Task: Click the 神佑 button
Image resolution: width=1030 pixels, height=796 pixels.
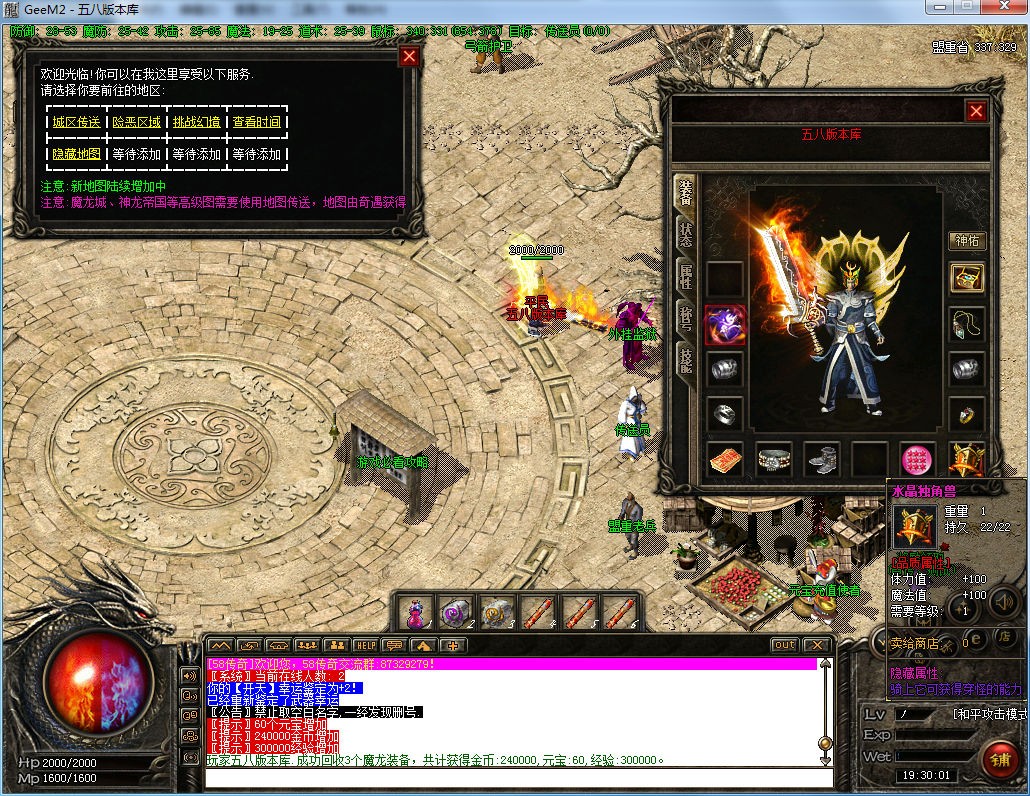Action: 966,241
